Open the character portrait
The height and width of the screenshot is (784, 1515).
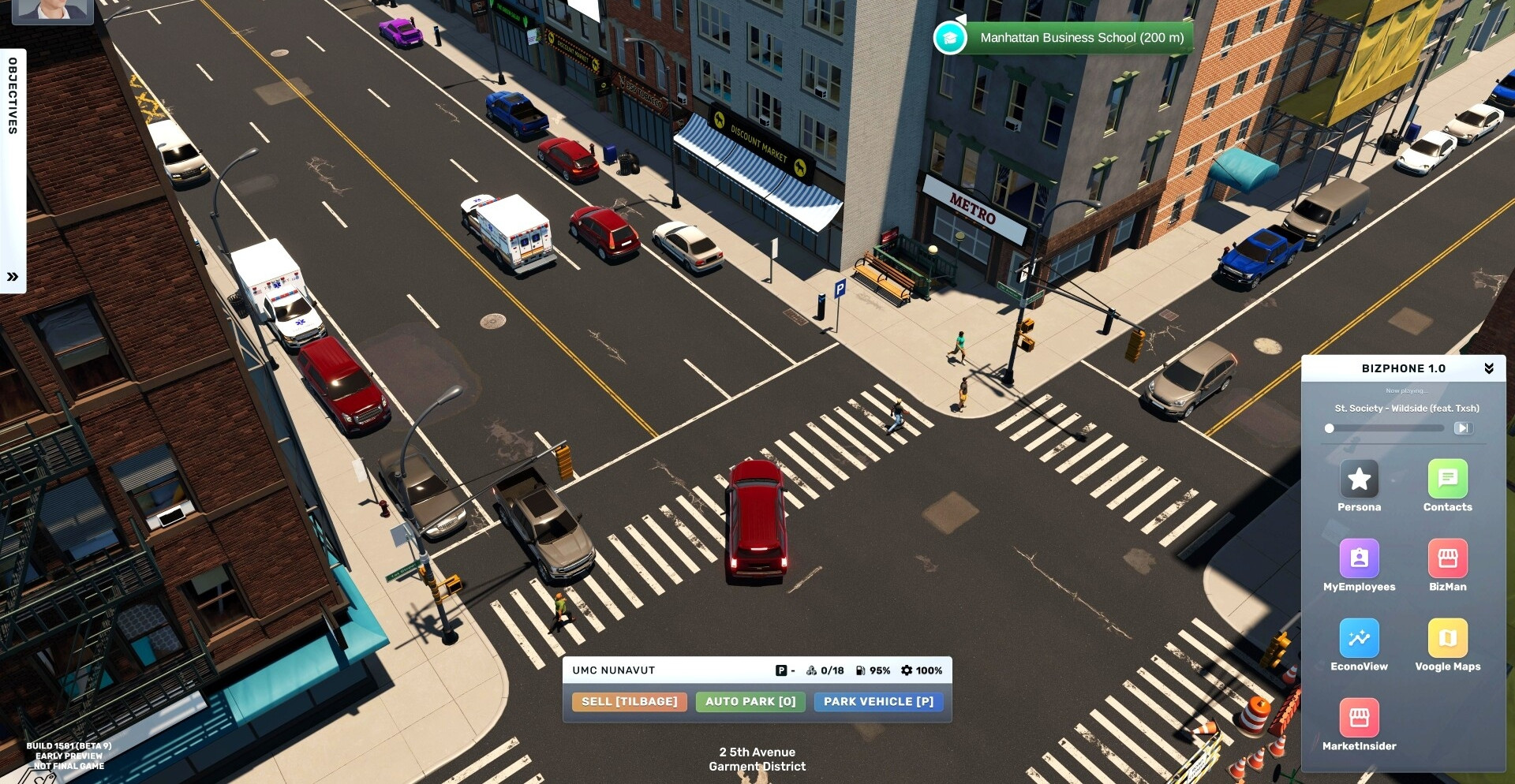pyautogui.click(x=52, y=9)
